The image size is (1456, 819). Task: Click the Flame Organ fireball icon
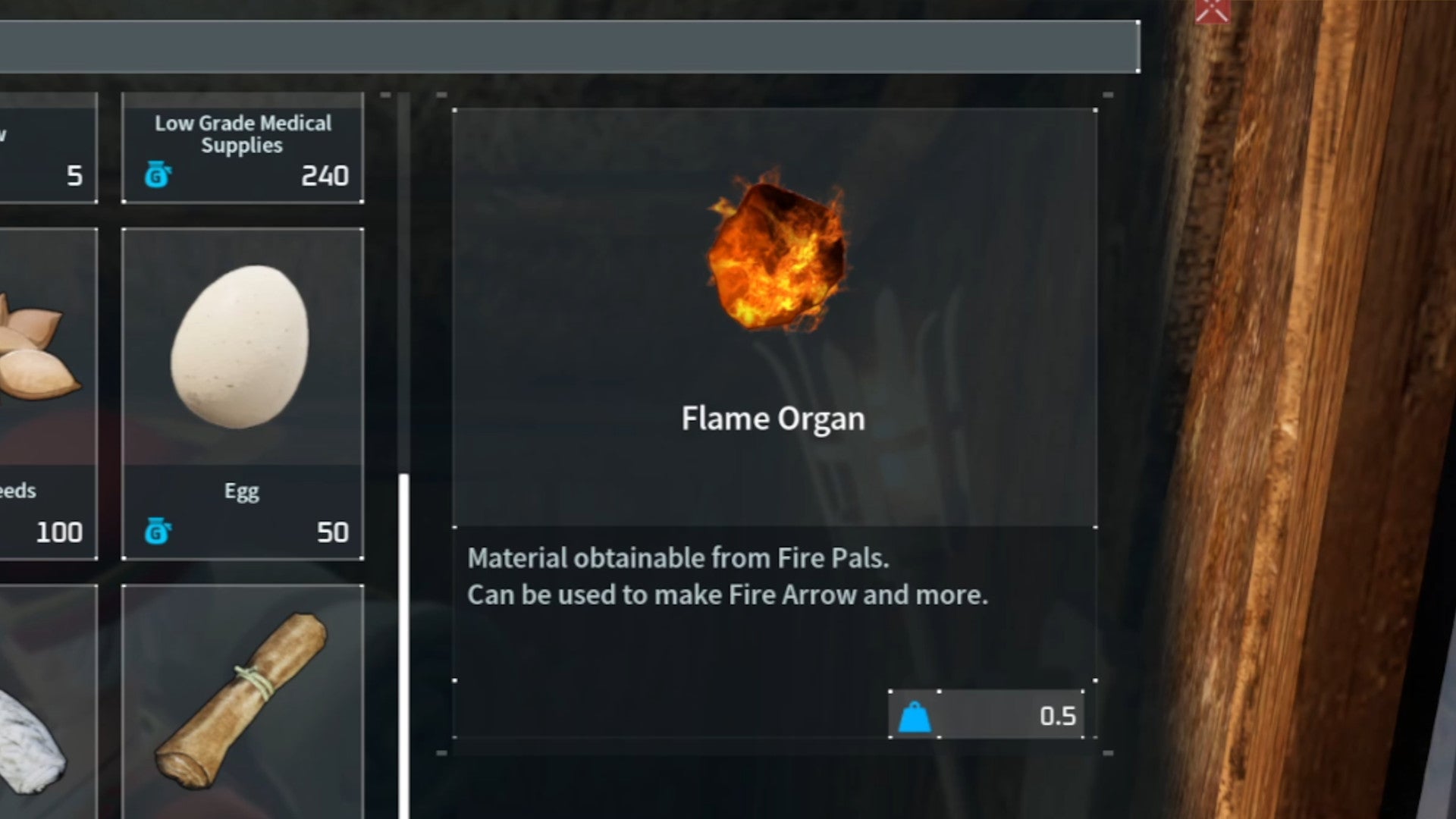click(773, 258)
